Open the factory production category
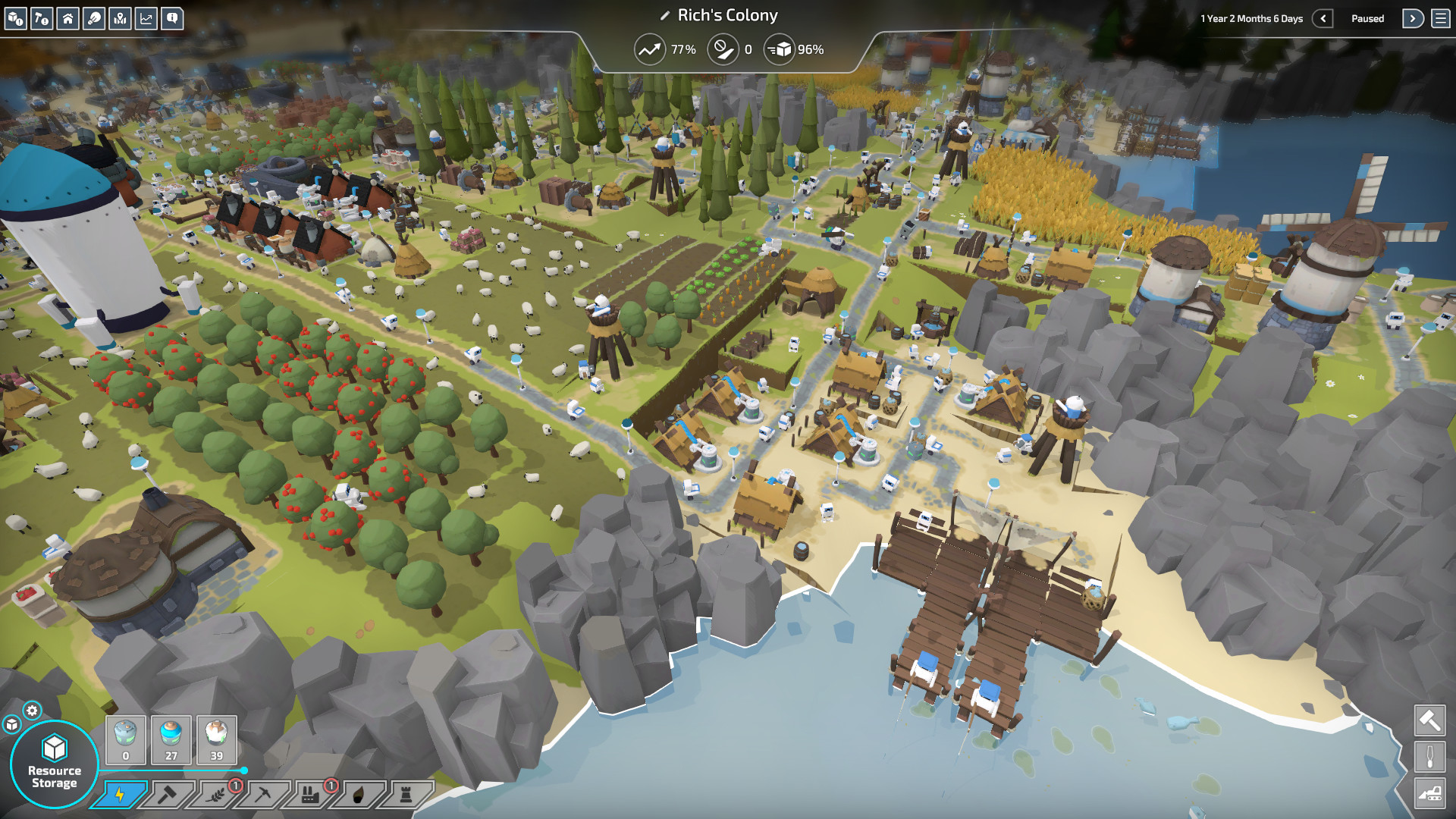The width and height of the screenshot is (1456, 819). coord(310,794)
